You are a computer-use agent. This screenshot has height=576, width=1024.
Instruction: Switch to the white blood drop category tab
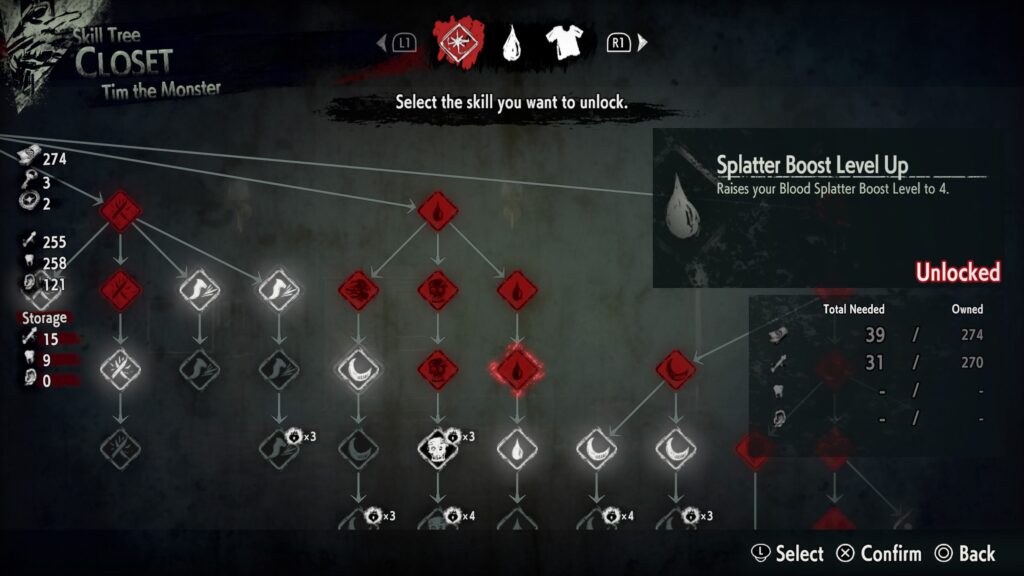(x=512, y=42)
